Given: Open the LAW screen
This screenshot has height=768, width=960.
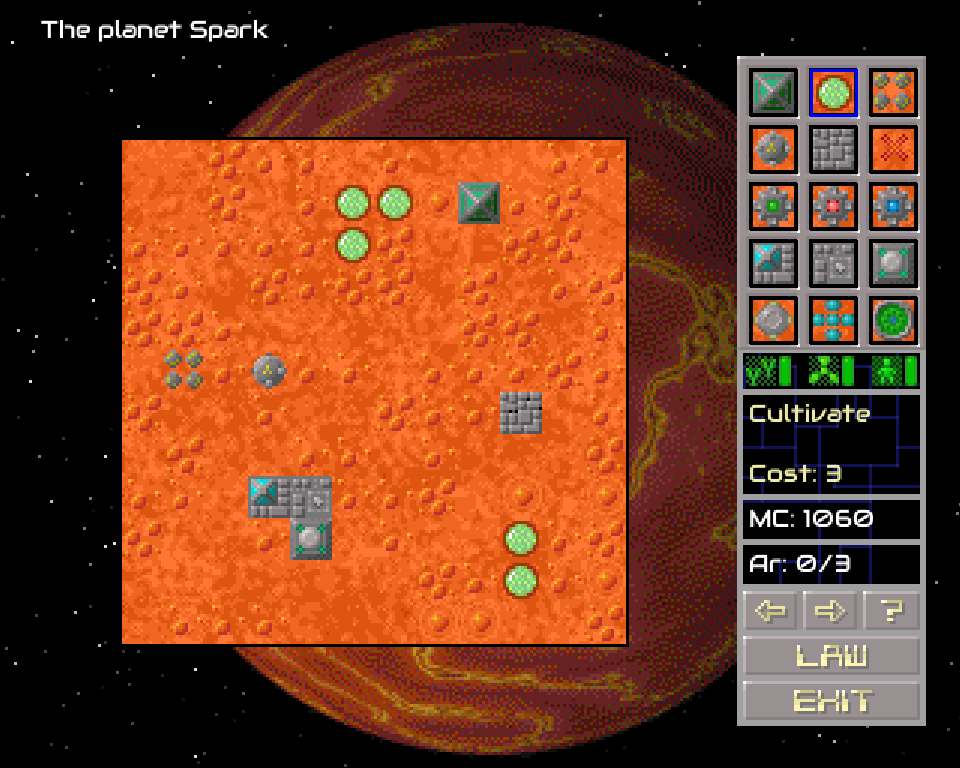Looking at the screenshot, I should (x=831, y=656).
